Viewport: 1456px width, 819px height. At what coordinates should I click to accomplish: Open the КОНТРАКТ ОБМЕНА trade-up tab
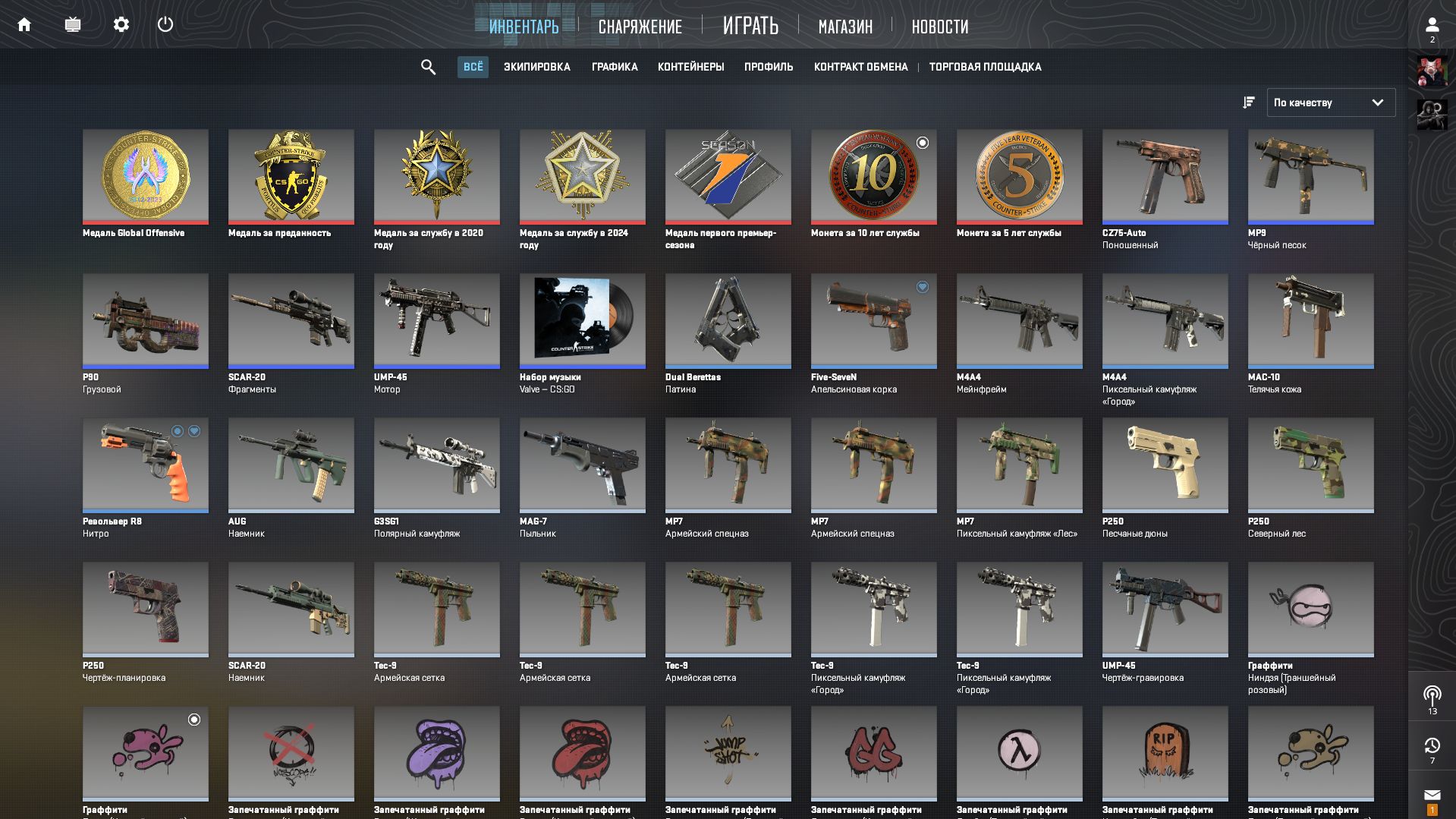tap(860, 68)
